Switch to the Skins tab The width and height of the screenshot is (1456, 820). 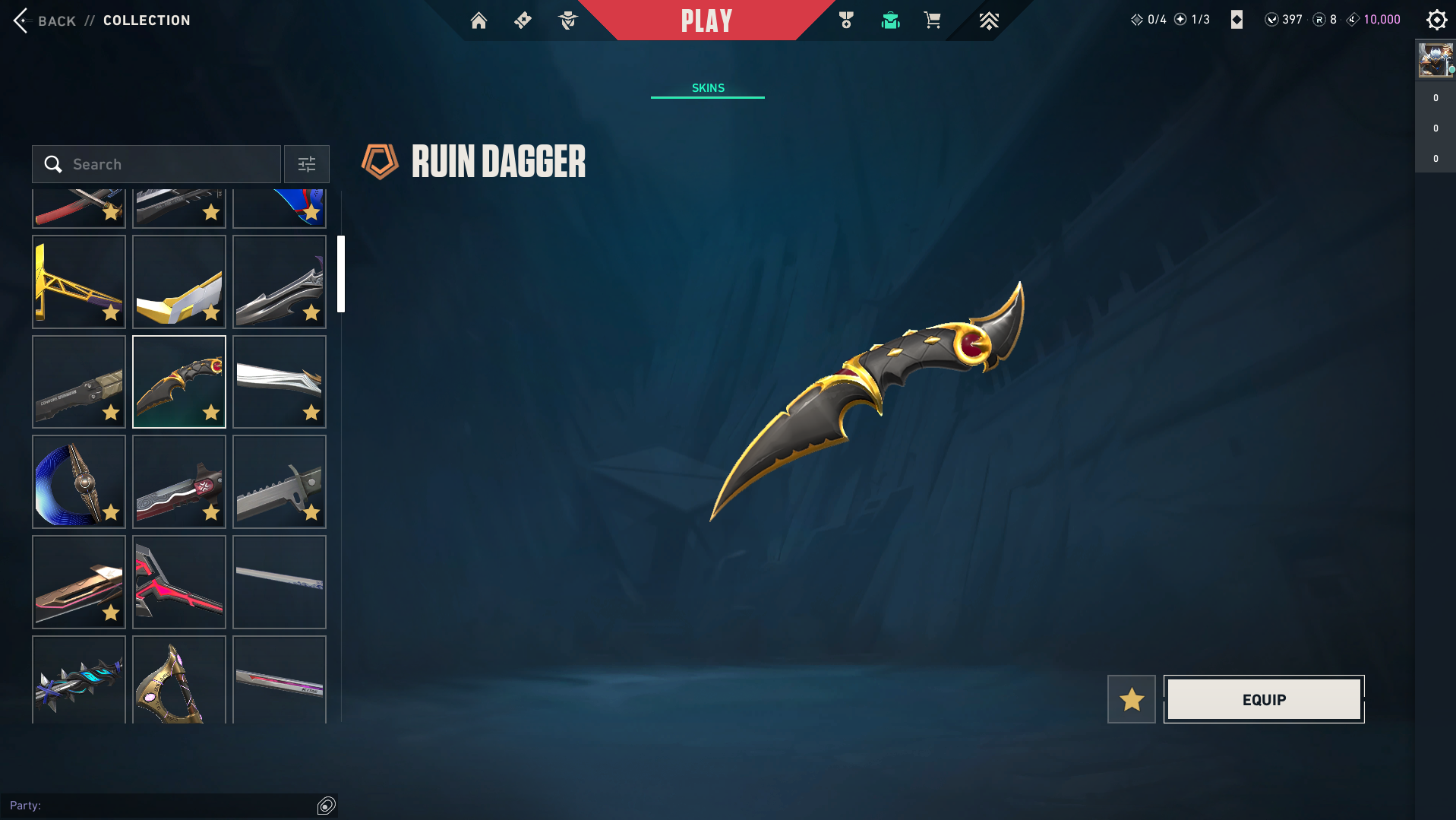[708, 88]
